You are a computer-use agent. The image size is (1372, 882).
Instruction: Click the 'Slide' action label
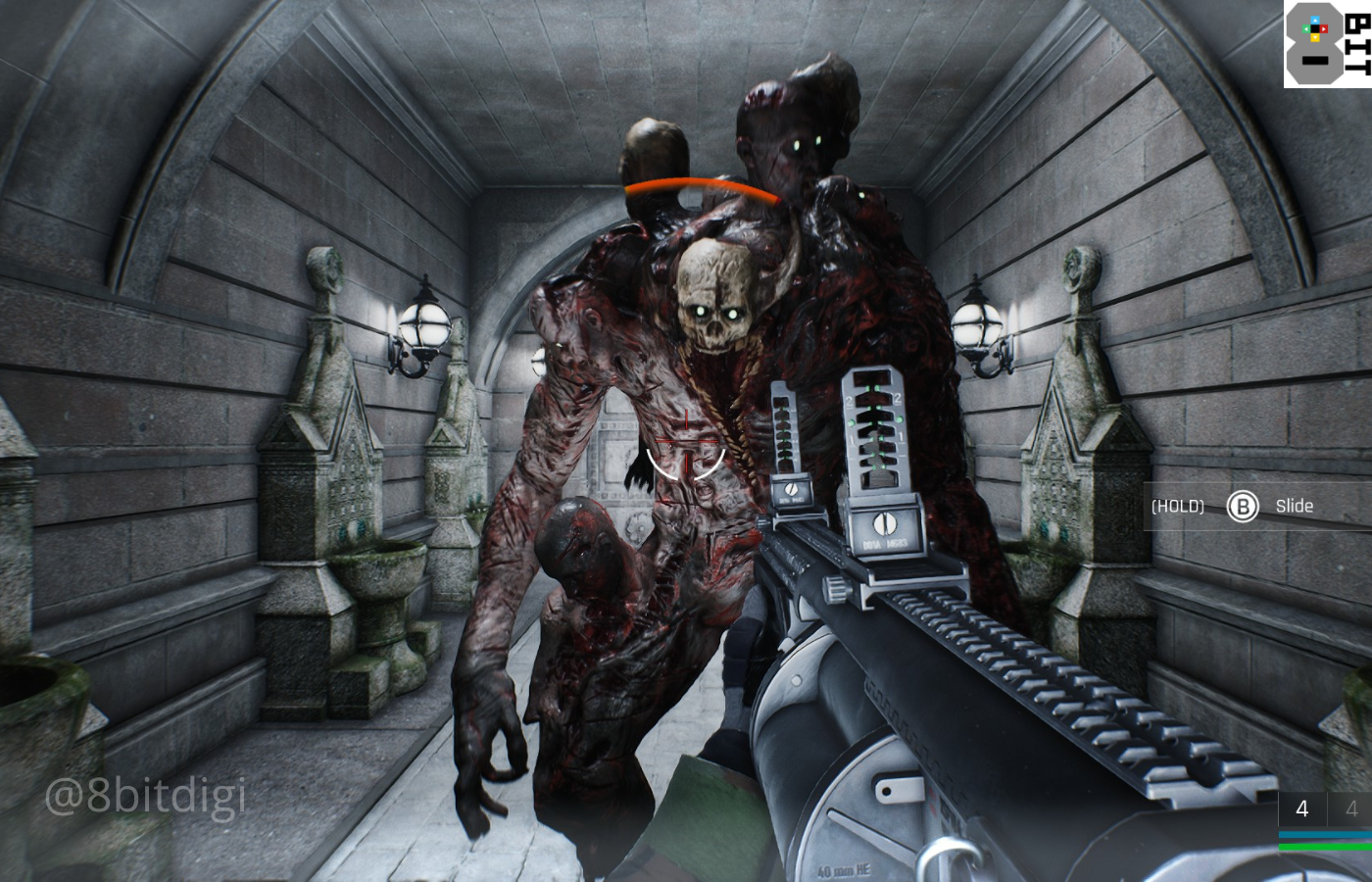point(1295,506)
